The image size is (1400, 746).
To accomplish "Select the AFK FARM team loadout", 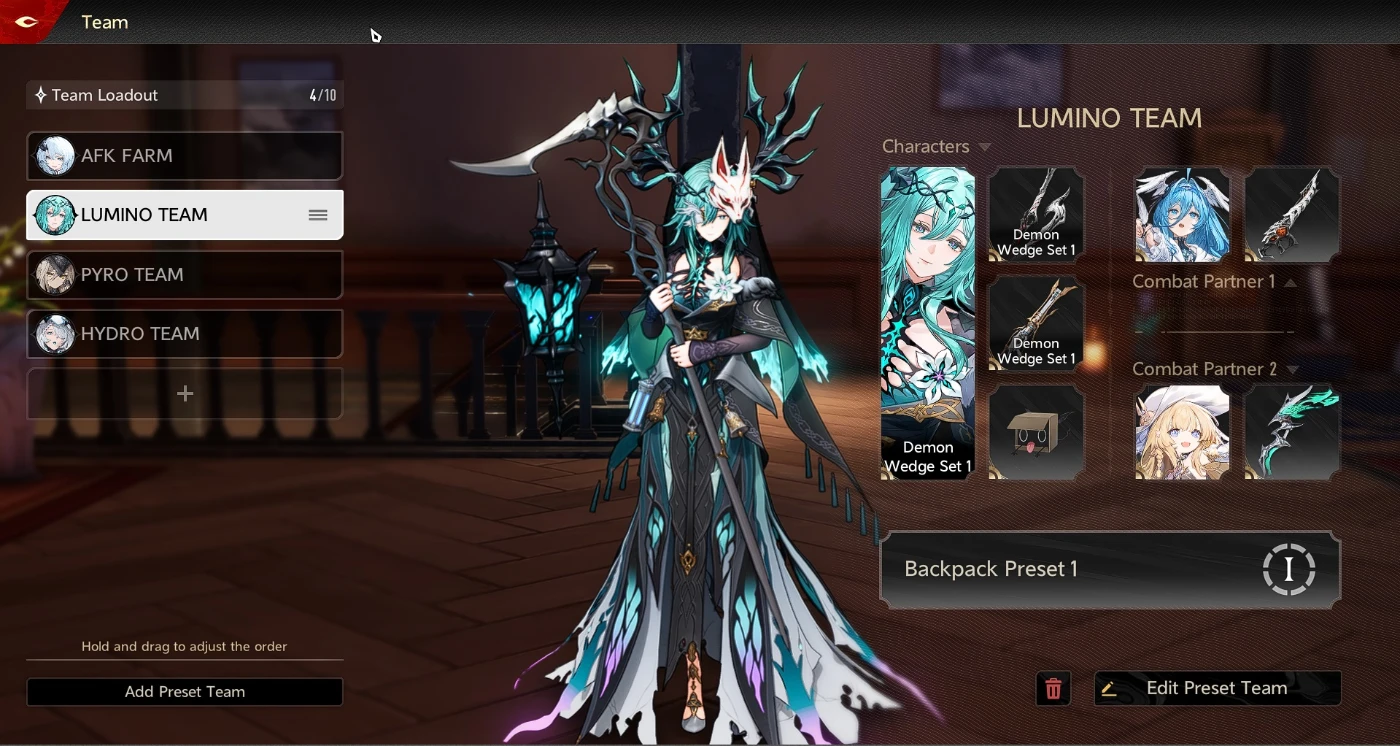I will [185, 156].
